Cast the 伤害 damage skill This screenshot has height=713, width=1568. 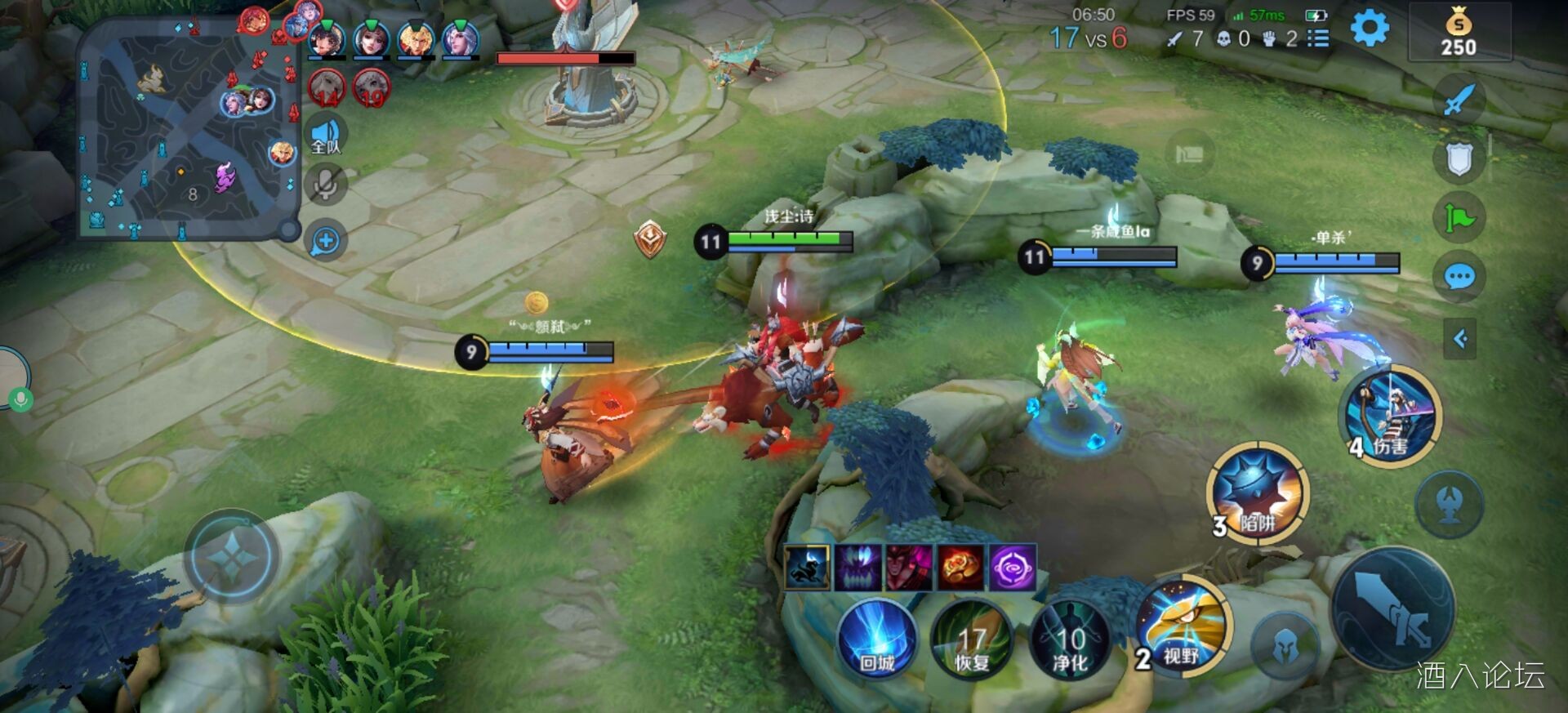coord(1391,415)
